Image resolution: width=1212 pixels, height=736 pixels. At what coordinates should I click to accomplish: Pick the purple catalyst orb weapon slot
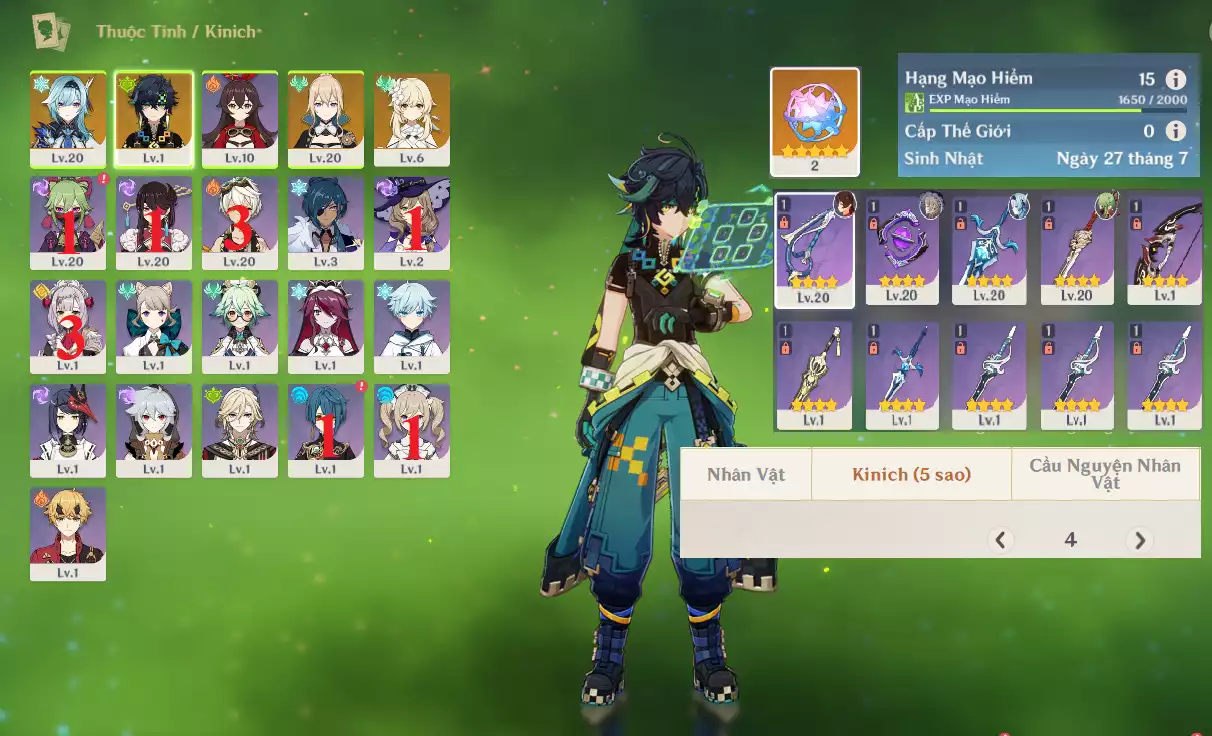(902, 249)
